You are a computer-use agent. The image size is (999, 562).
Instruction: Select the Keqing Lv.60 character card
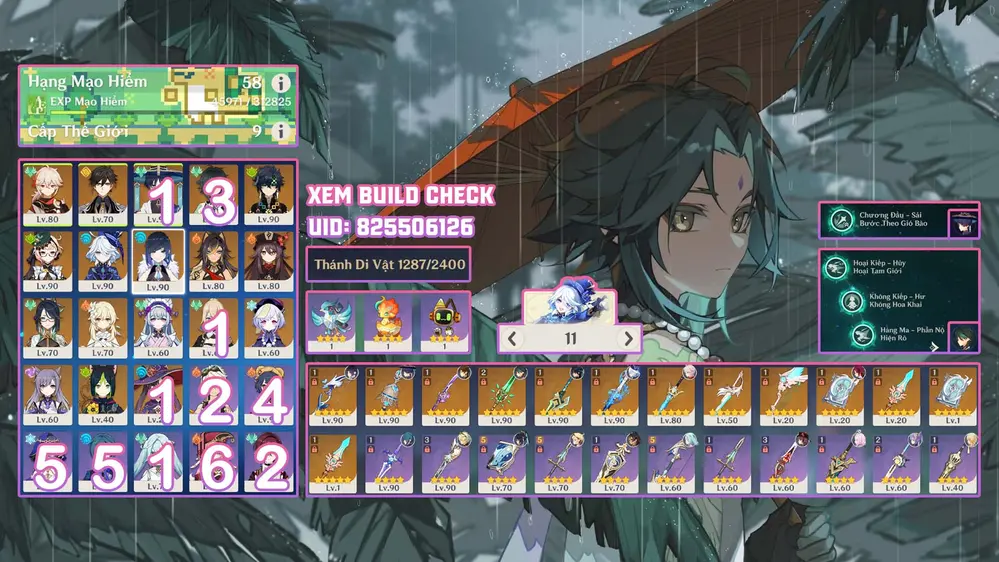pos(48,395)
